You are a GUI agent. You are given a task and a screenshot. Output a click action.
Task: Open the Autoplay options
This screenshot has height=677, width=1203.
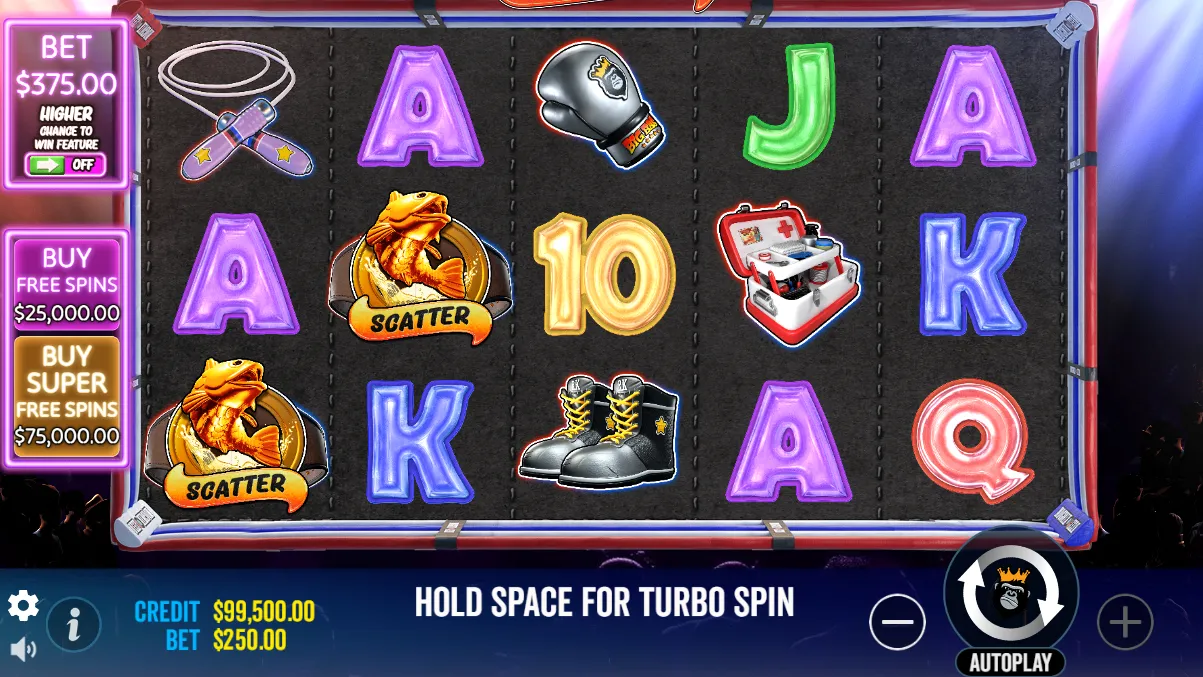point(1011,663)
